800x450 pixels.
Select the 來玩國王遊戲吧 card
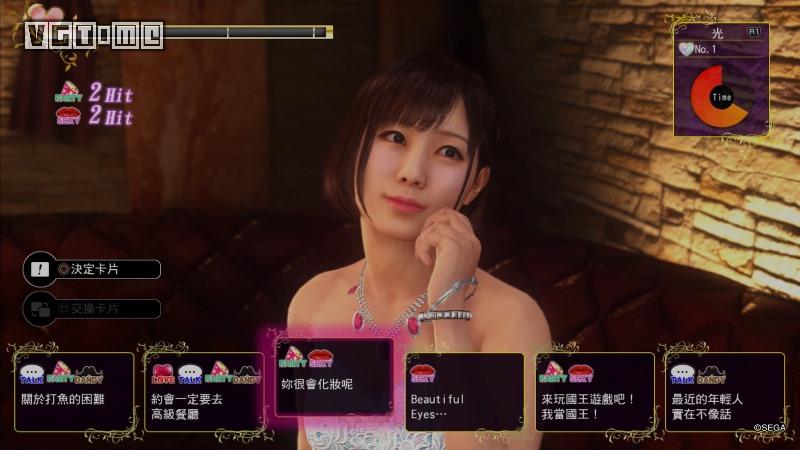click(x=594, y=391)
